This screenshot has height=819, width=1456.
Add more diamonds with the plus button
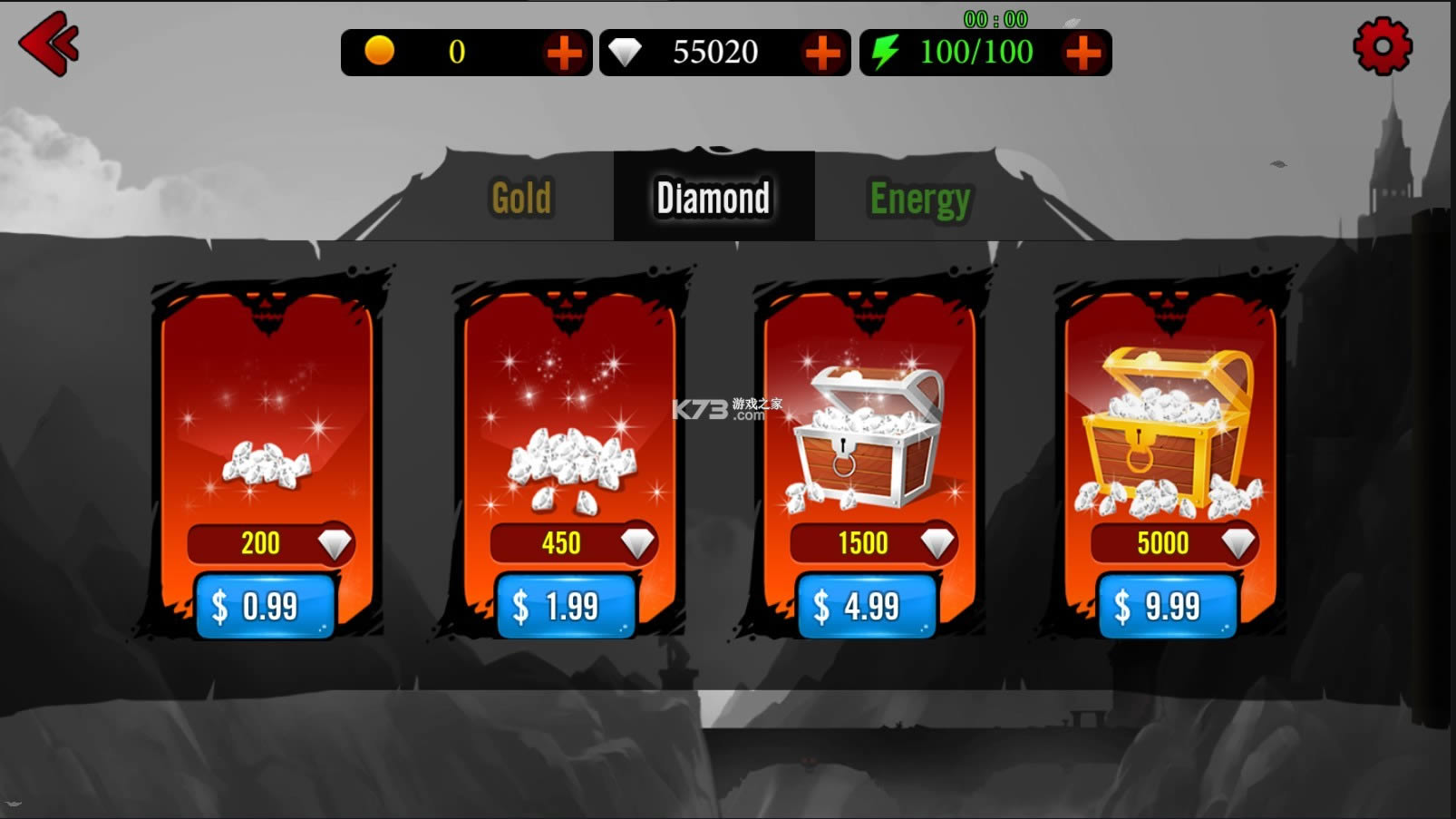click(x=822, y=53)
